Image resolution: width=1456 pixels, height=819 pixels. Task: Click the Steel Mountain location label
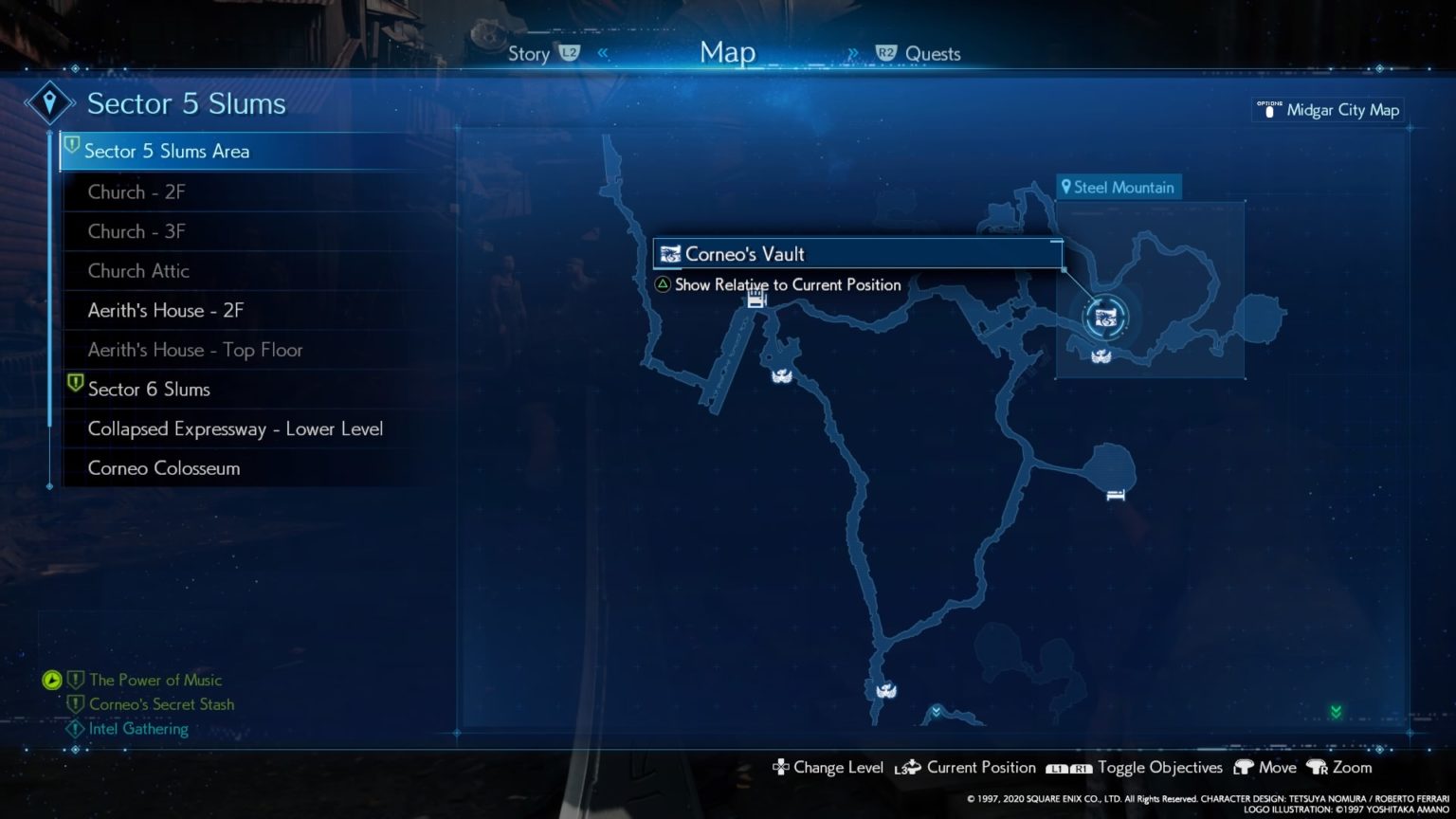1119,188
